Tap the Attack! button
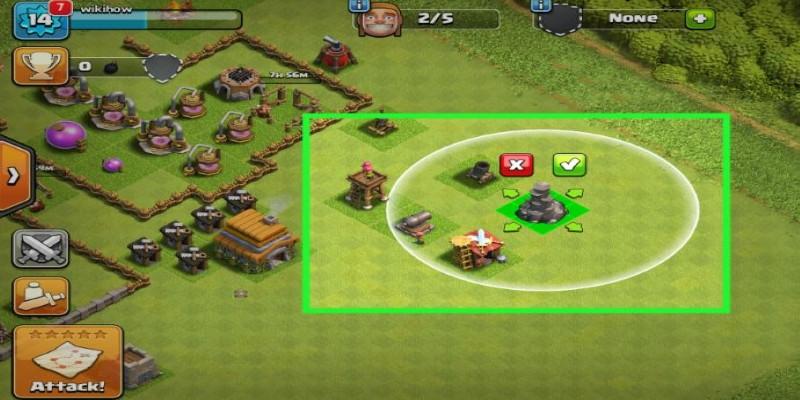Viewport: 800px width, 400px height. 67,361
